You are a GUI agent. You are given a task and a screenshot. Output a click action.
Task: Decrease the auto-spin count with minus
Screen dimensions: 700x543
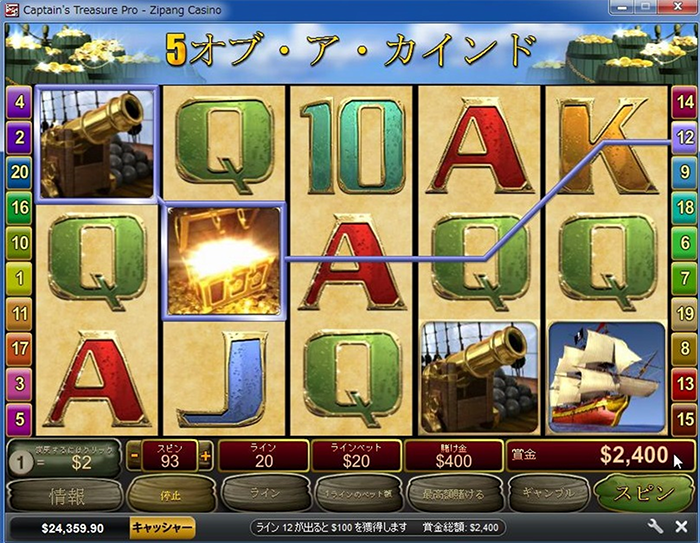click(x=134, y=456)
